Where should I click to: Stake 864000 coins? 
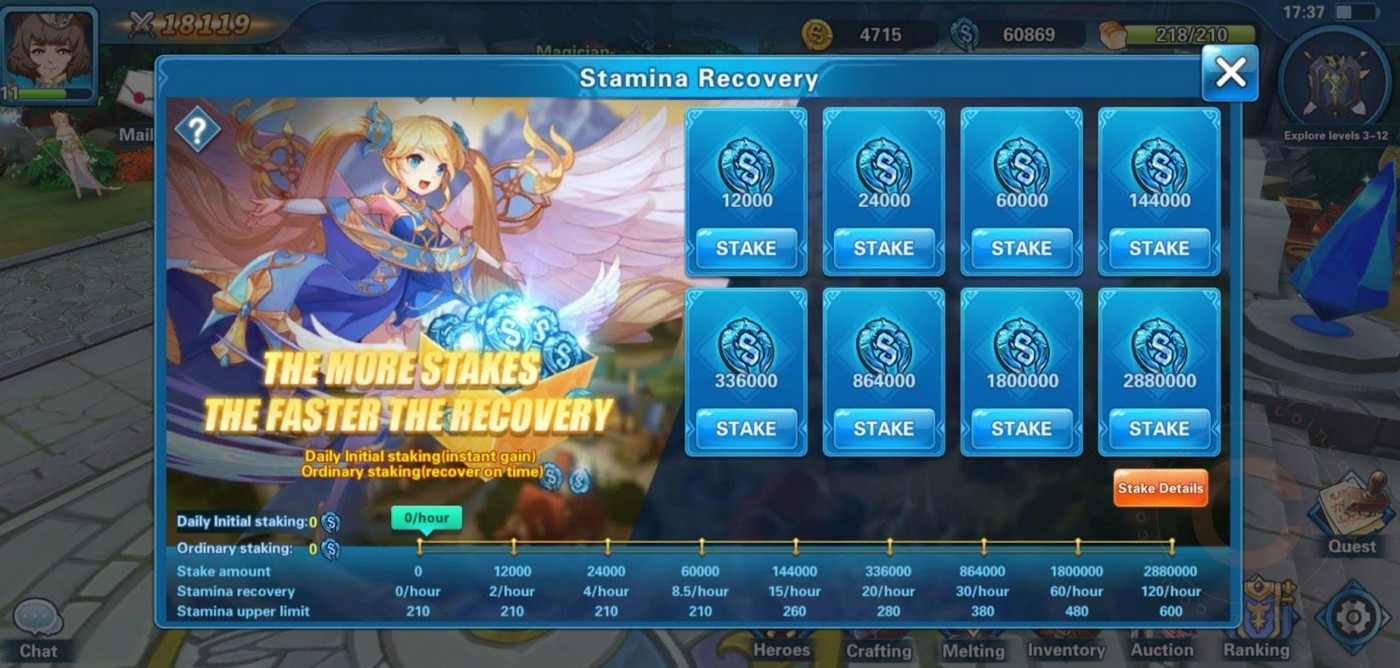884,428
